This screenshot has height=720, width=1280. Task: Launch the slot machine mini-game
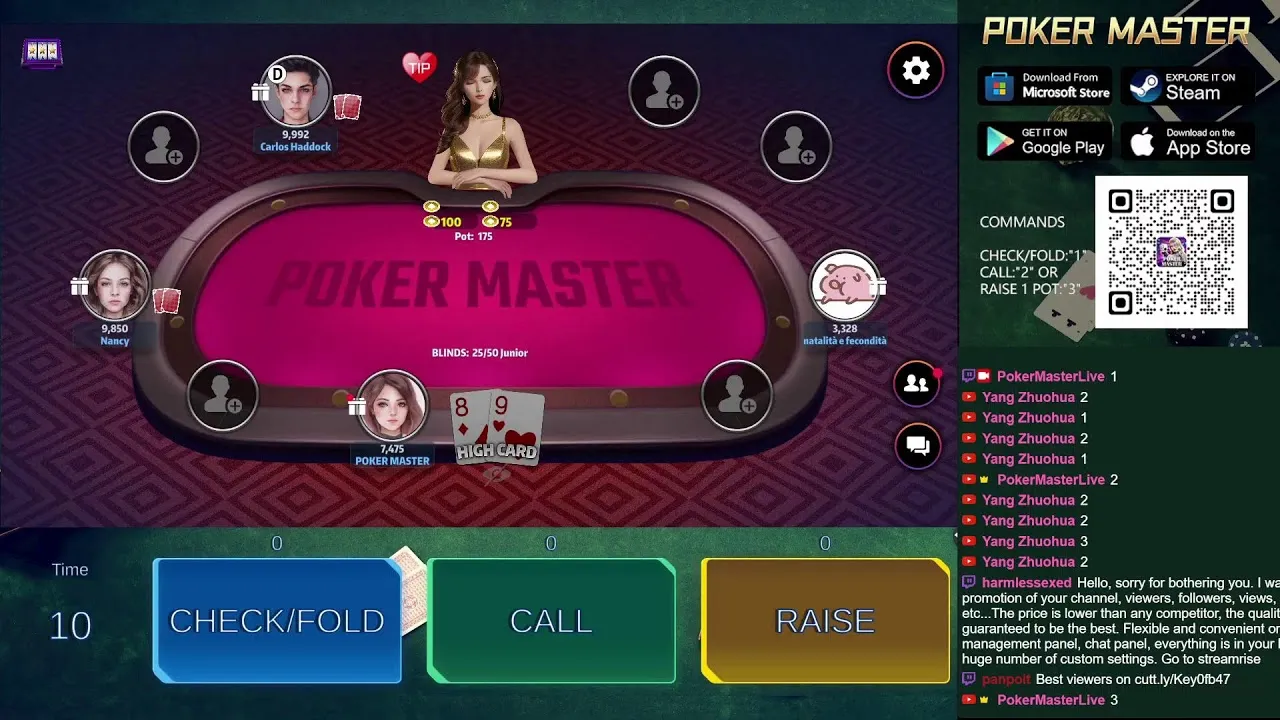point(42,52)
